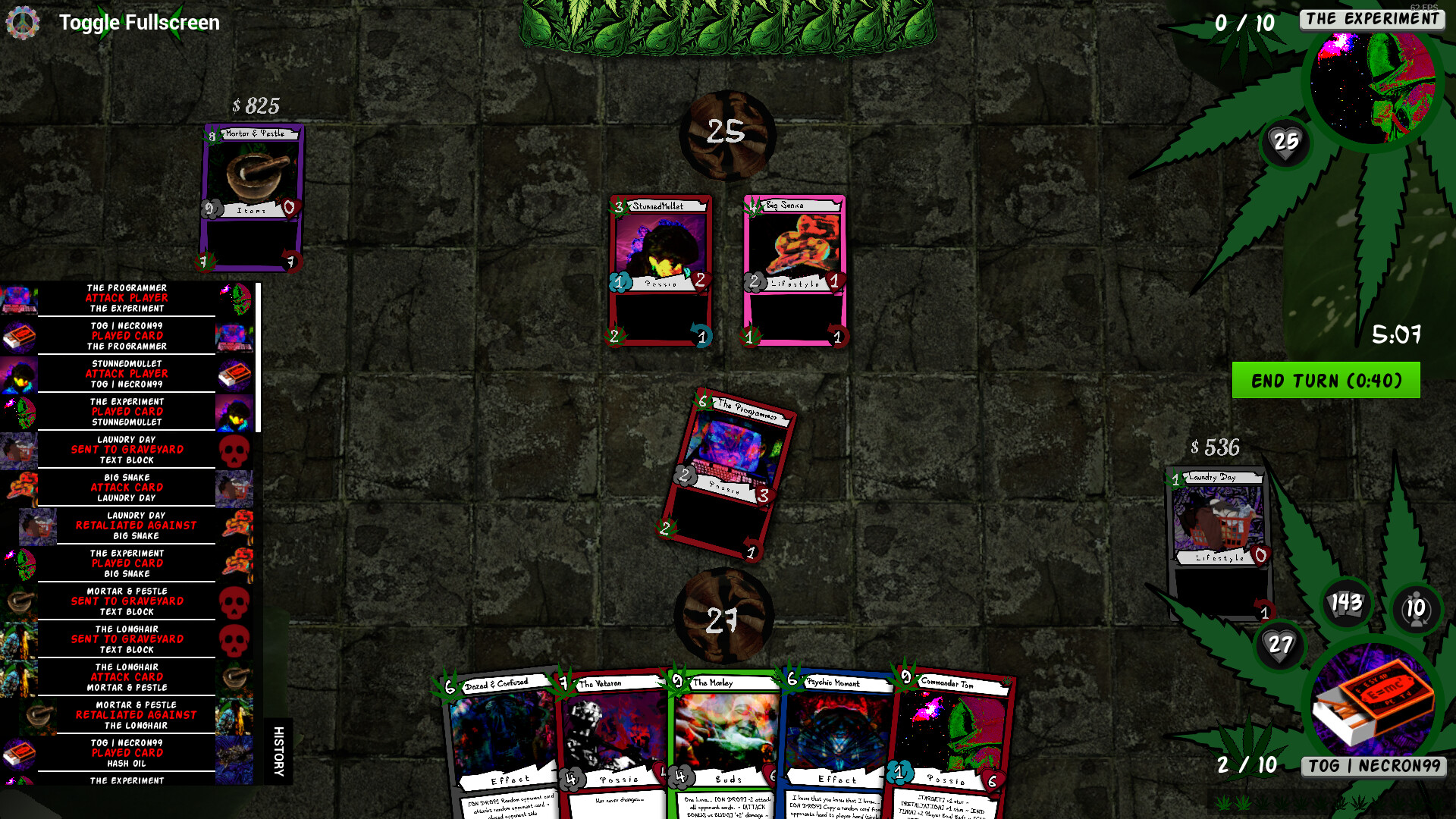Select the skull icon beside Laundry Day graveyard entry
This screenshot has width=1456, height=819.
coord(235,449)
